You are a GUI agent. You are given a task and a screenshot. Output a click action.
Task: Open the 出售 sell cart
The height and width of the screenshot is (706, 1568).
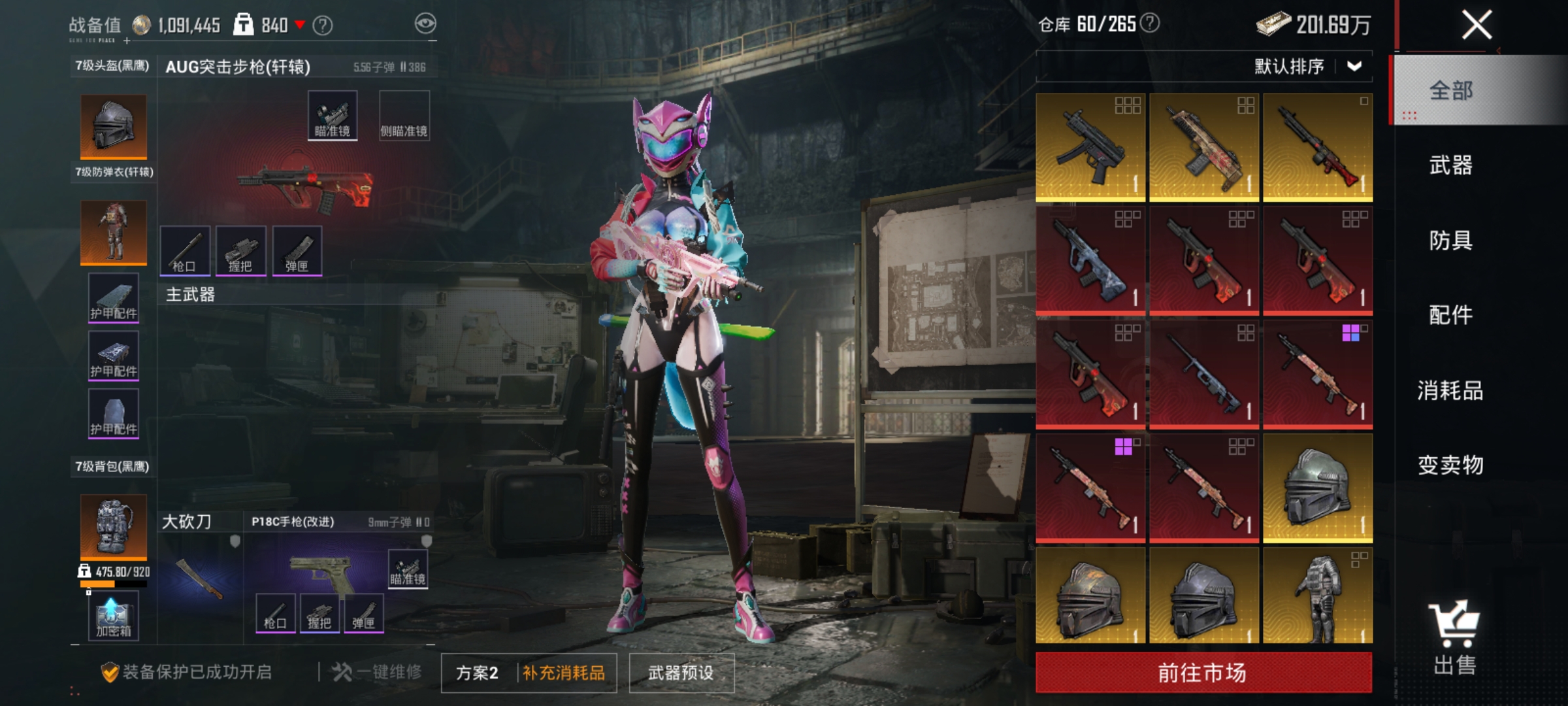coord(1454,637)
